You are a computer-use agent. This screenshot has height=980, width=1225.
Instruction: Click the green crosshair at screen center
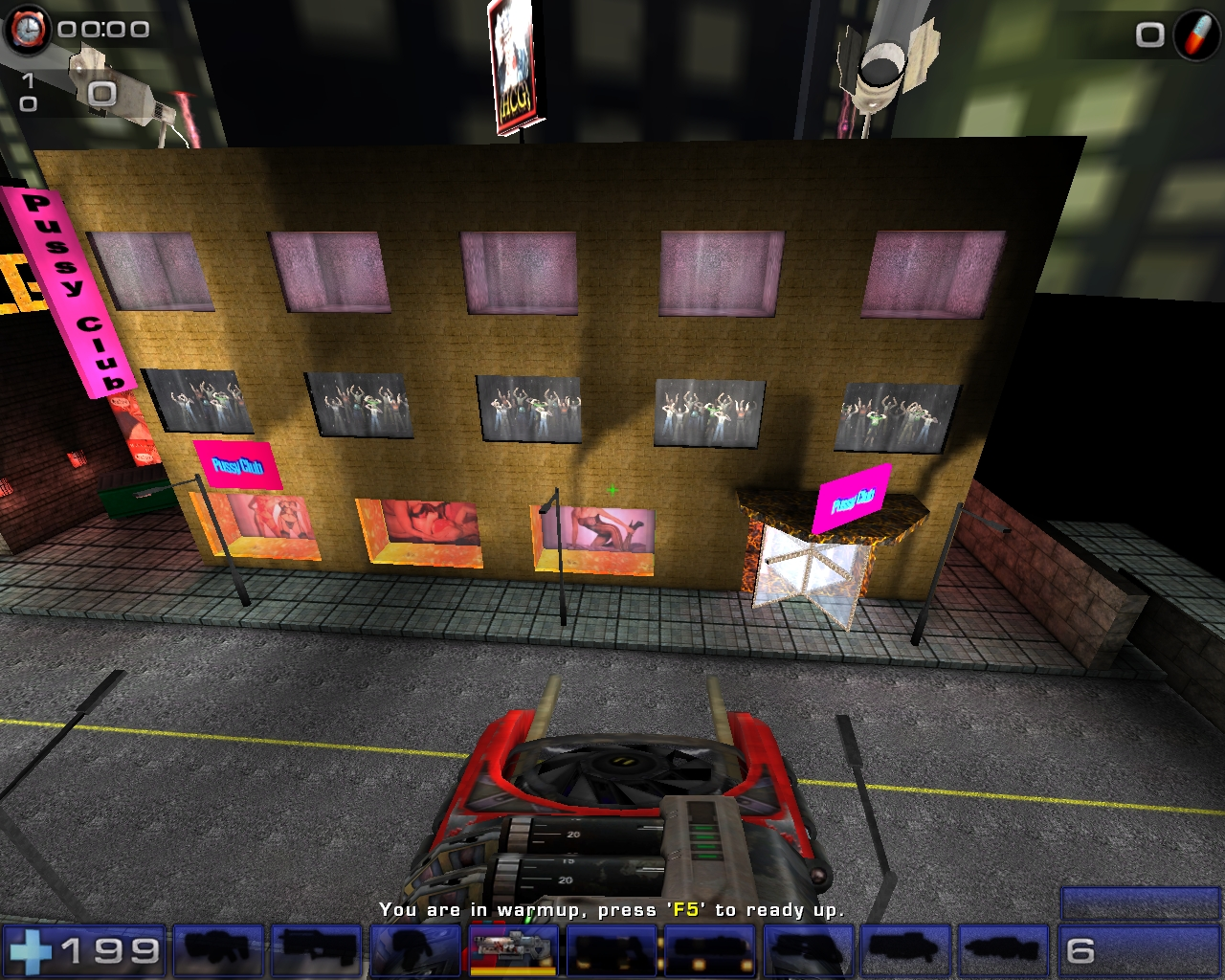(x=613, y=489)
